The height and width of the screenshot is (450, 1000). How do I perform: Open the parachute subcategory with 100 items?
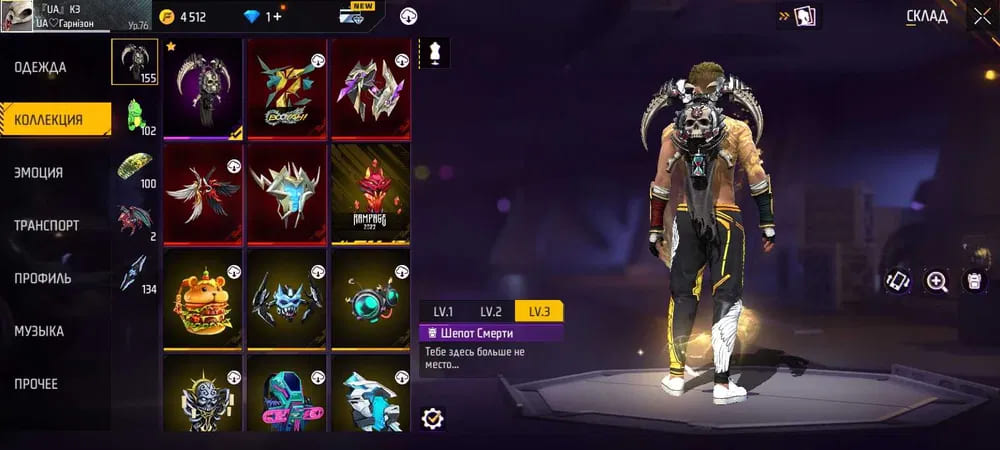[136, 169]
